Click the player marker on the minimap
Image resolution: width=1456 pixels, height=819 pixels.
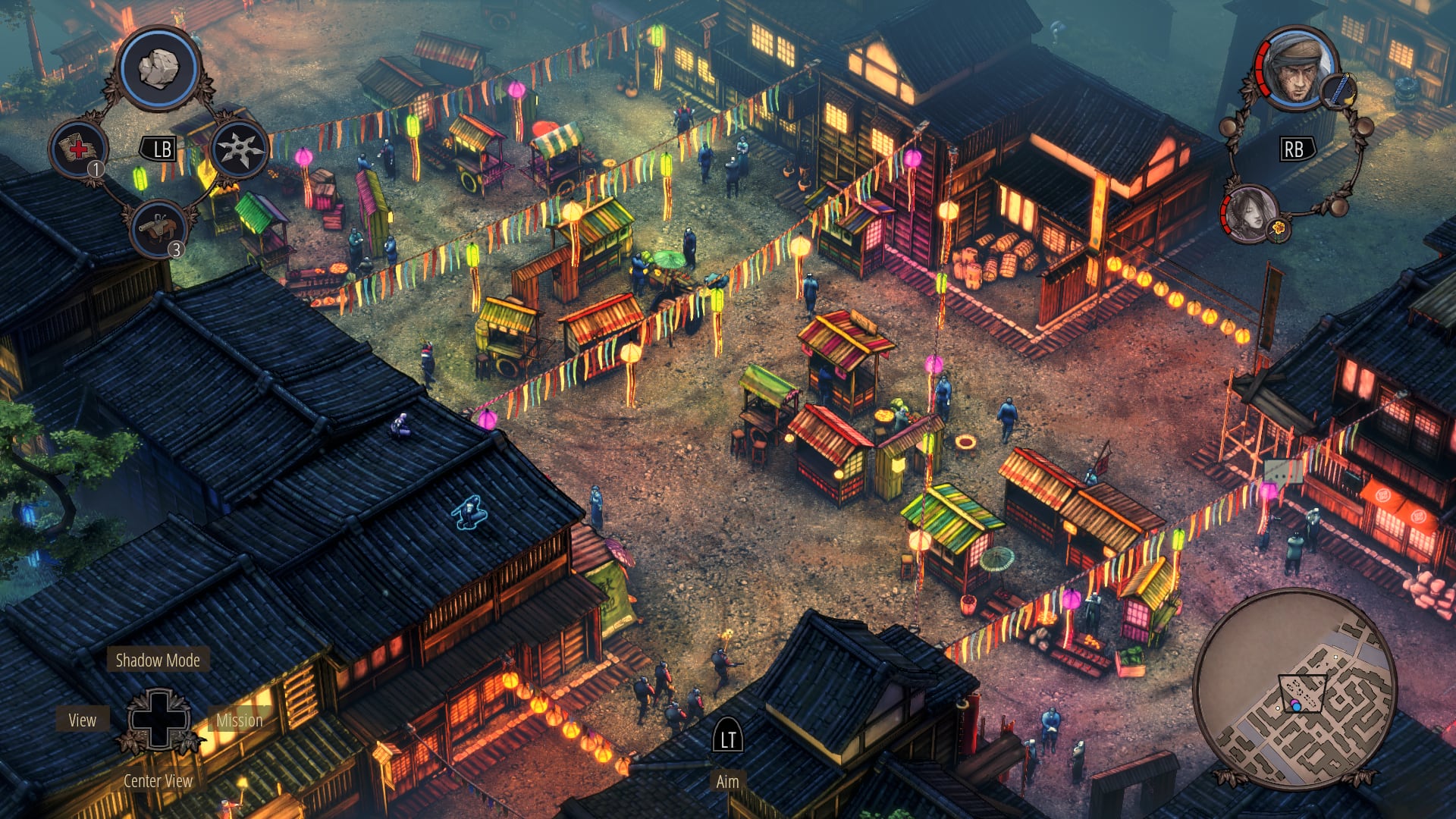click(1297, 706)
